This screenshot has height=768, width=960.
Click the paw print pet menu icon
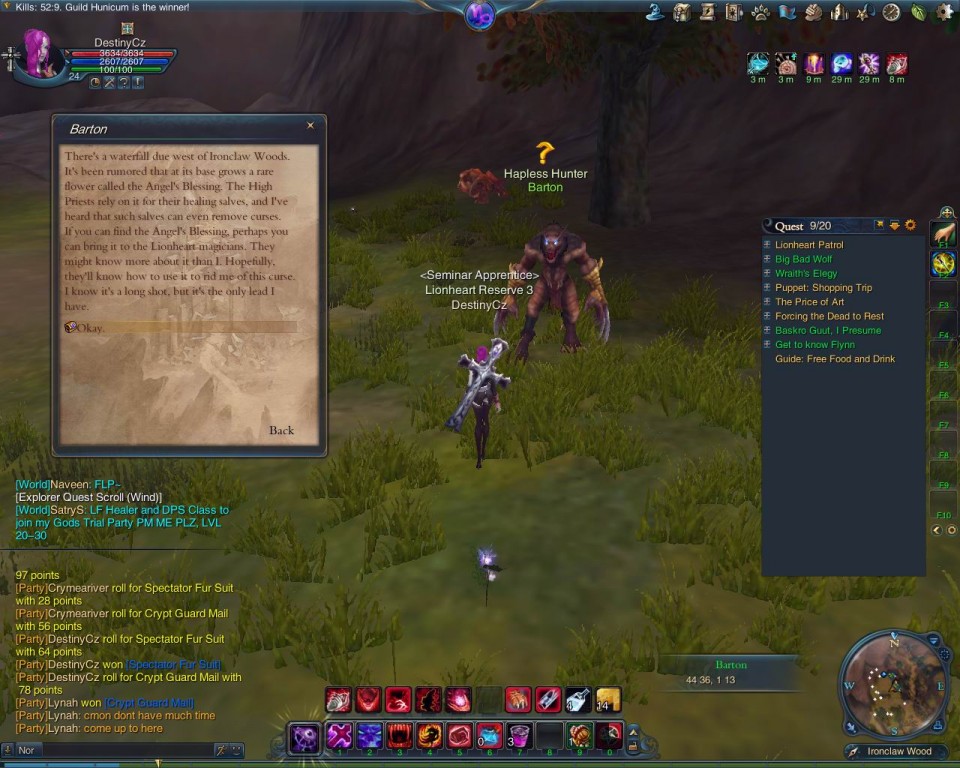[x=760, y=12]
